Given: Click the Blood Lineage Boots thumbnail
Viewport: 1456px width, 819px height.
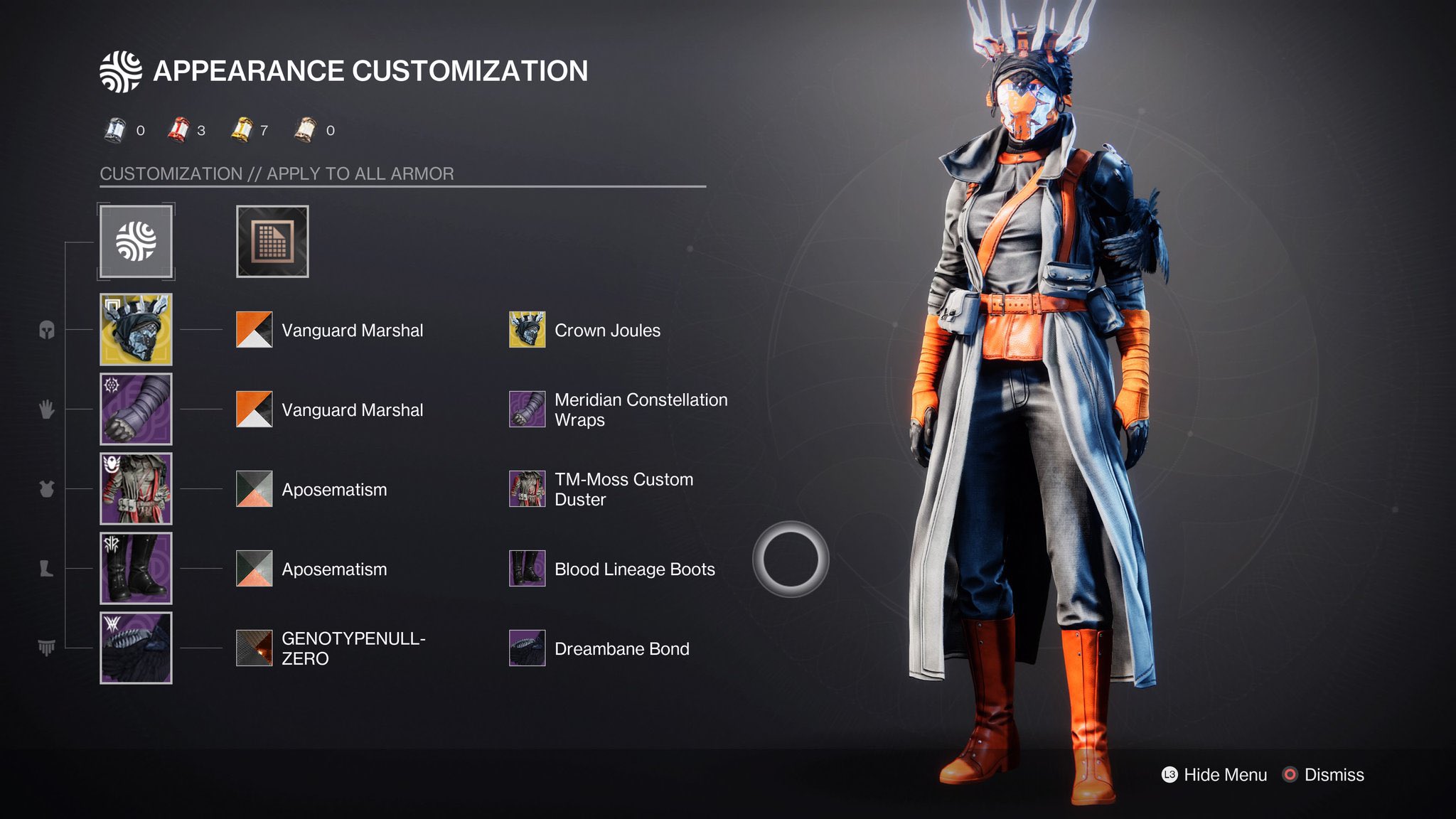Looking at the screenshot, I should [x=527, y=569].
